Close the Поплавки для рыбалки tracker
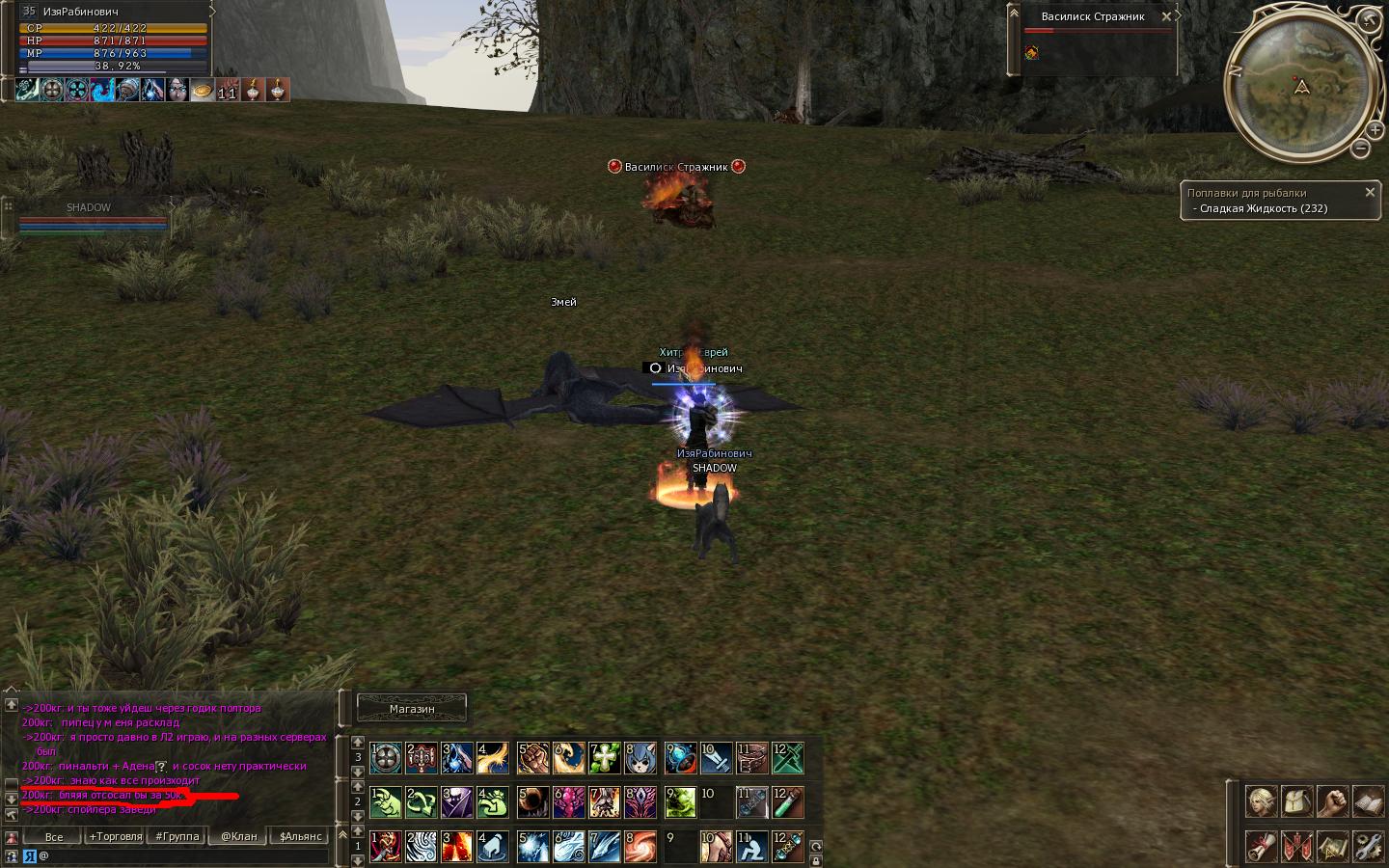Viewport: 1389px width, 868px height. (1369, 193)
